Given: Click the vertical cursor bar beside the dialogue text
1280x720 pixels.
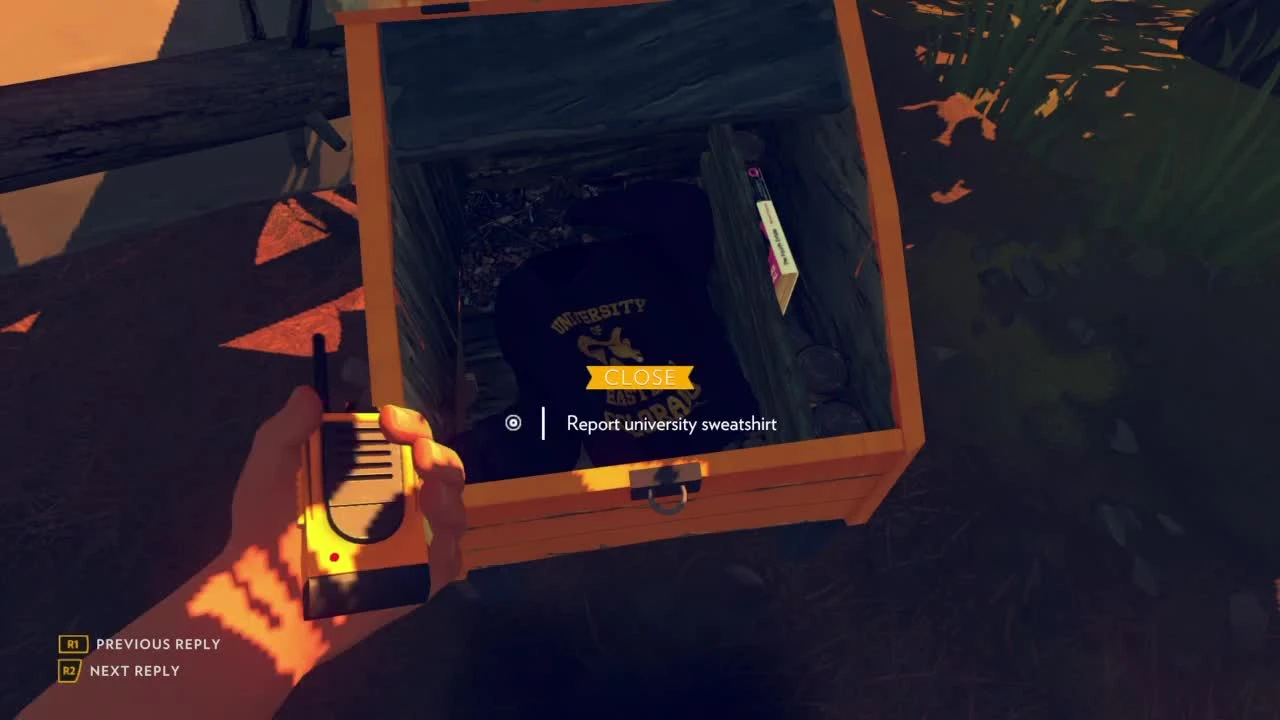Looking at the screenshot, I should tap(543, 423).
